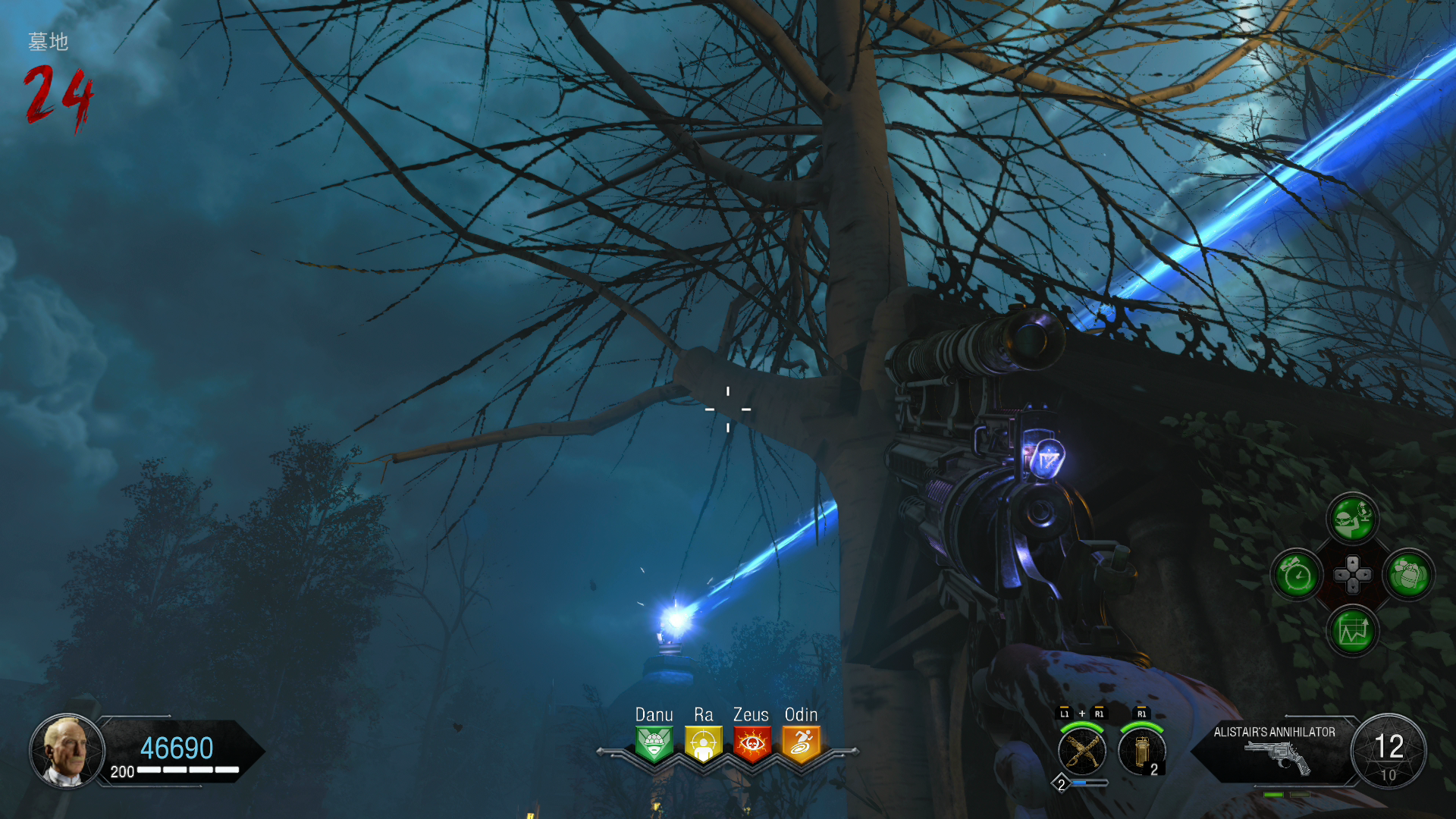Image resolution: width=1456 pixels, height=819 pixels.
Task: Select the Danu perk shield icon
Action: 654,744
